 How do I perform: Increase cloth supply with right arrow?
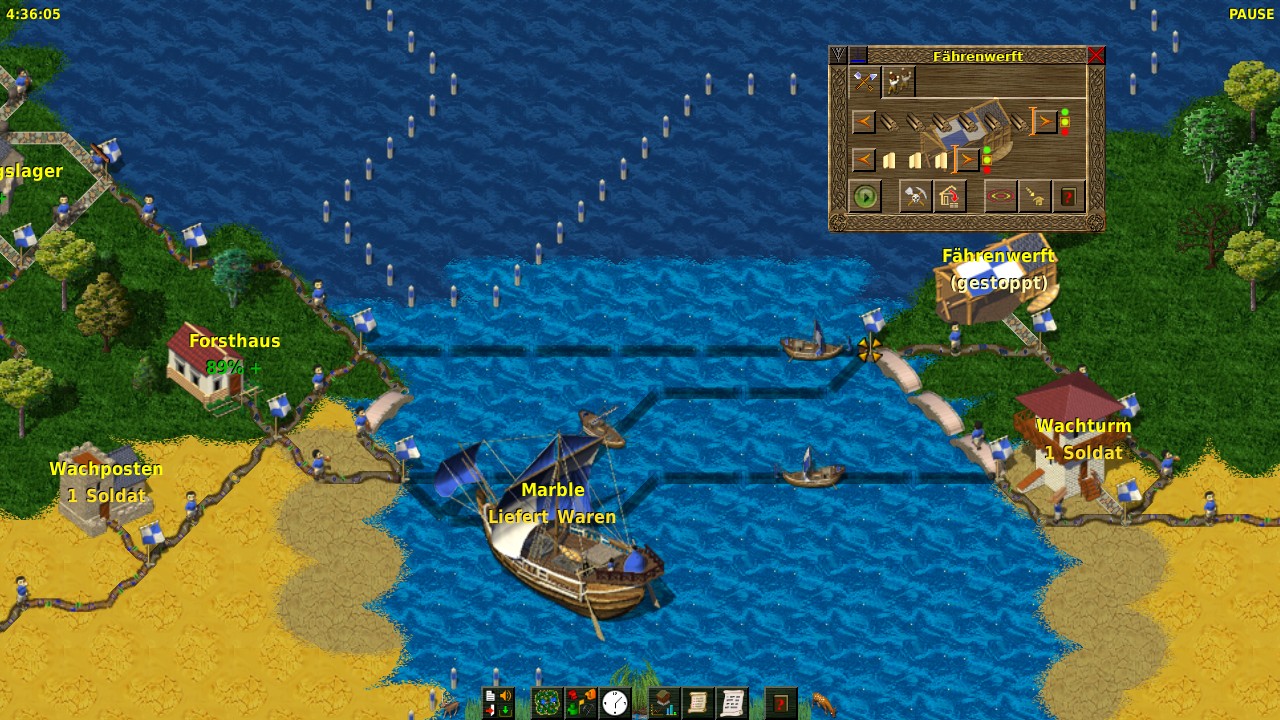coord(967,159)
